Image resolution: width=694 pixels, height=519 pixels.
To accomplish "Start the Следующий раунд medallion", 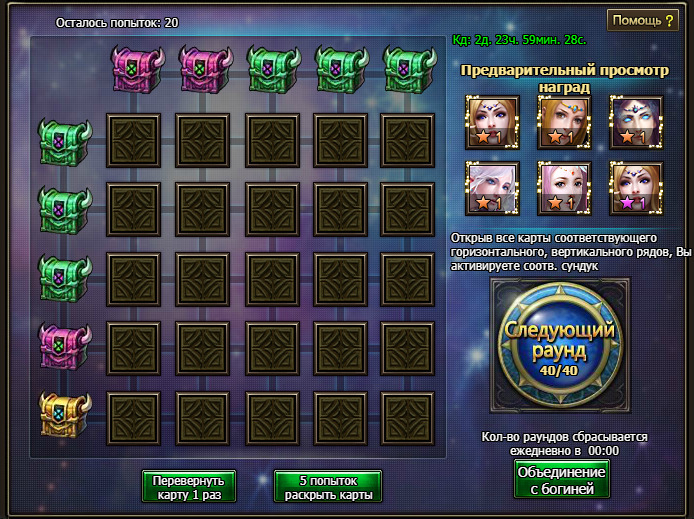I will point(559,347).
